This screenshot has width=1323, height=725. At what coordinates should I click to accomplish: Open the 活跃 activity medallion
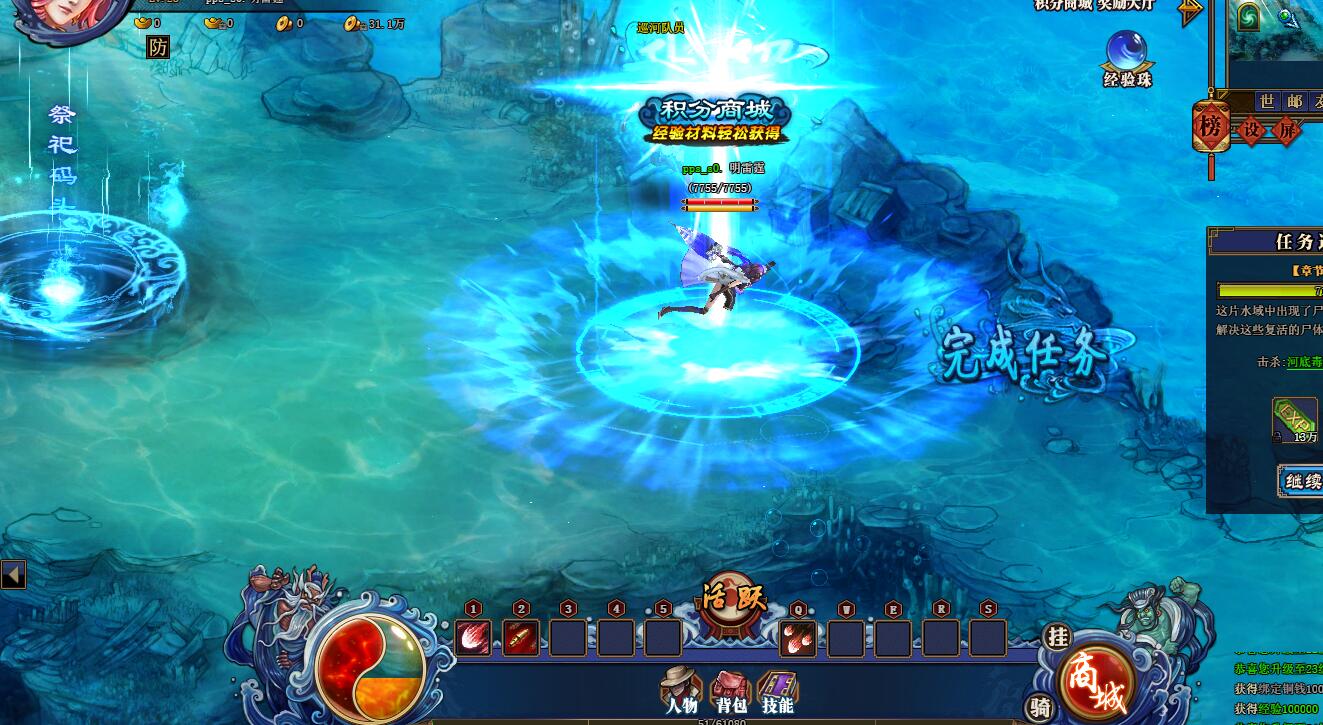733,600
